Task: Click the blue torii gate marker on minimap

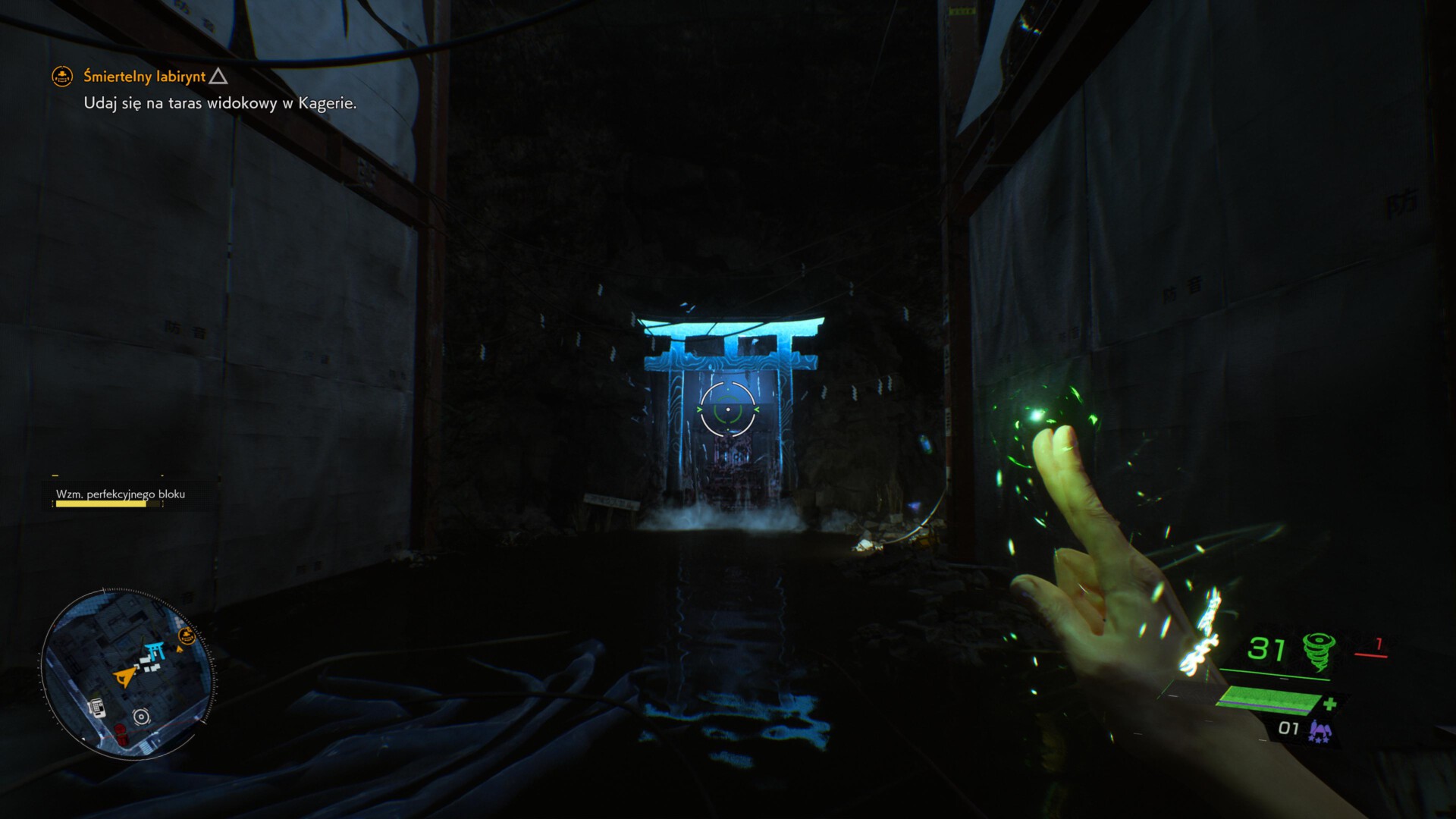Action: 157,650
